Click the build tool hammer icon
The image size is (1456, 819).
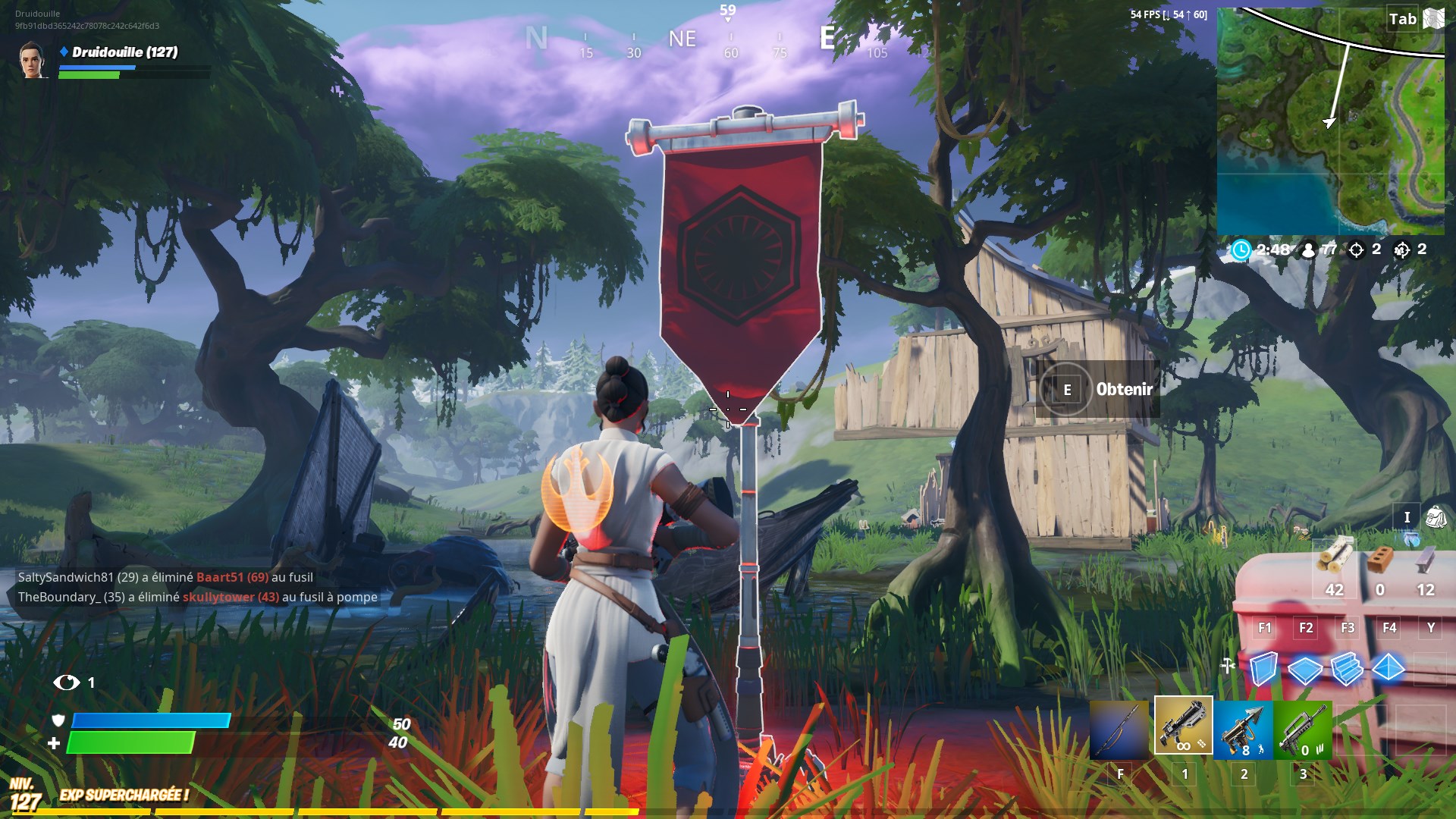pyautogui.click(x=1226, y=664)
